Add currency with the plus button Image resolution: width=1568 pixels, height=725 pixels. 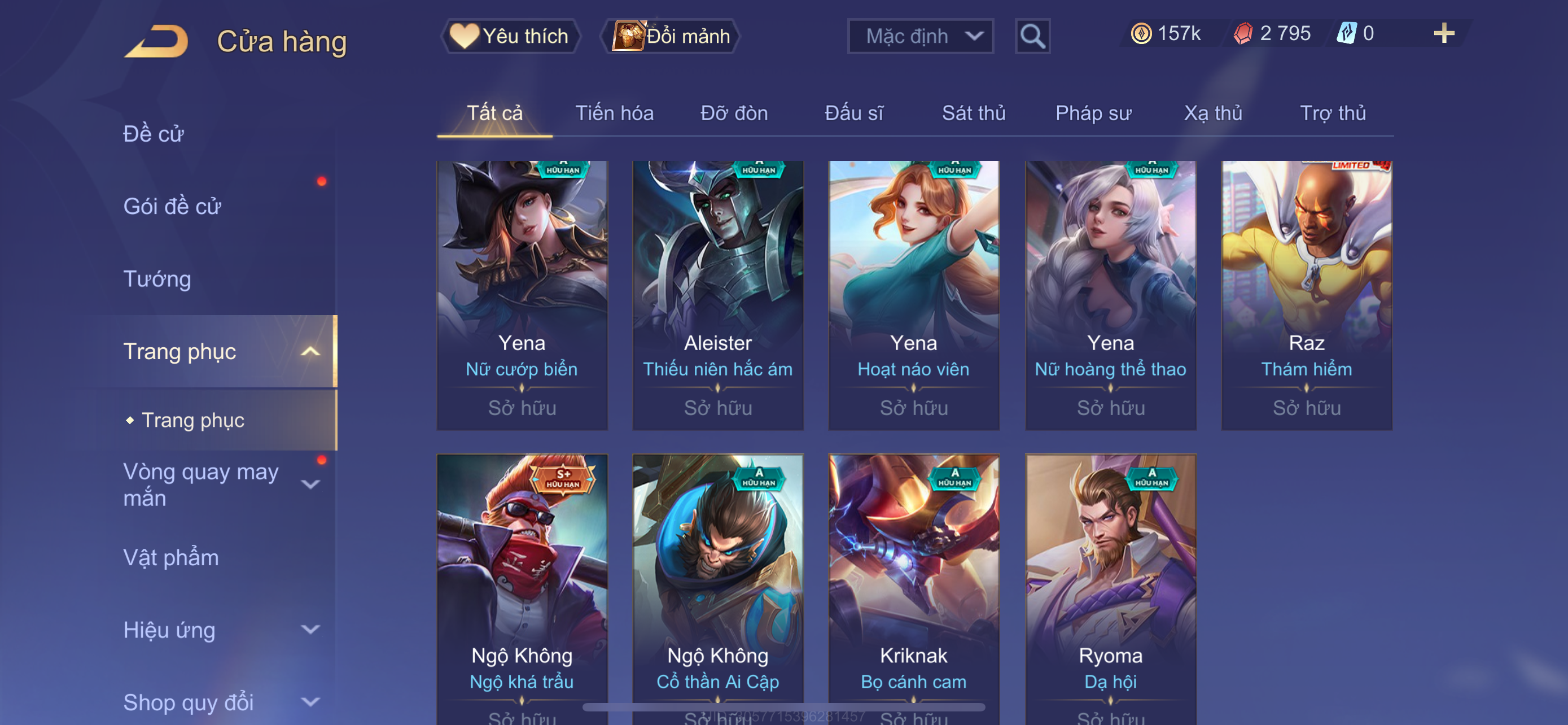[1443, 33]
